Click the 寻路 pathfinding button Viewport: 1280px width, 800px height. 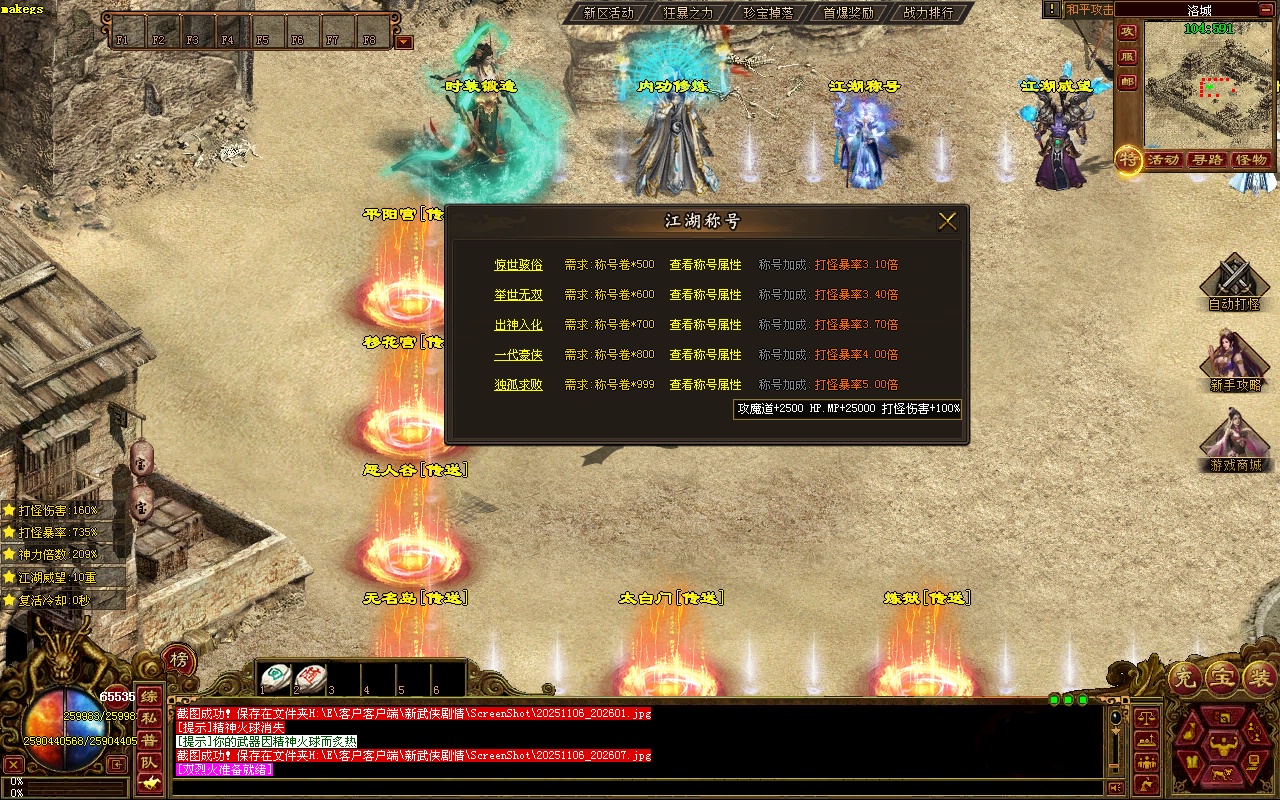(x=1207, y=160)
